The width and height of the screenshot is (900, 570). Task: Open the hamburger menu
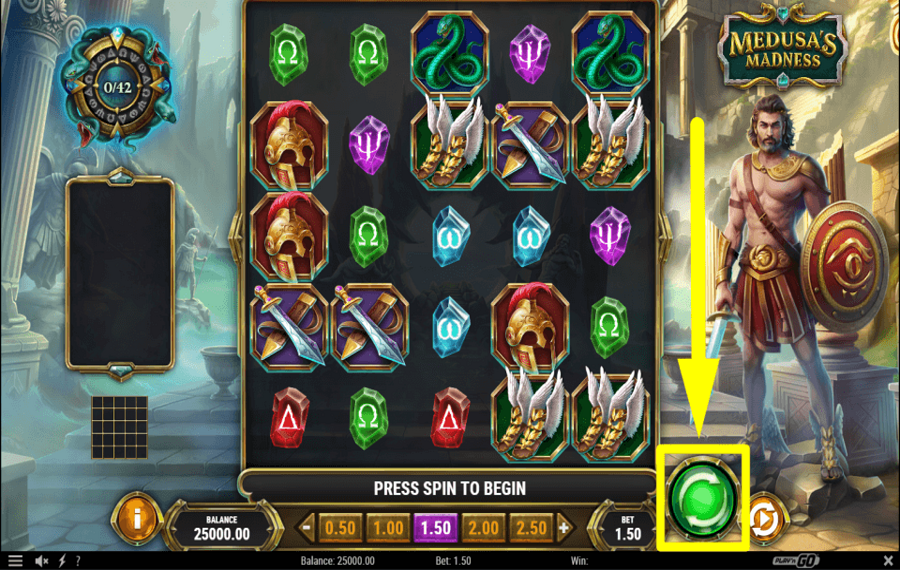[15, 561]
